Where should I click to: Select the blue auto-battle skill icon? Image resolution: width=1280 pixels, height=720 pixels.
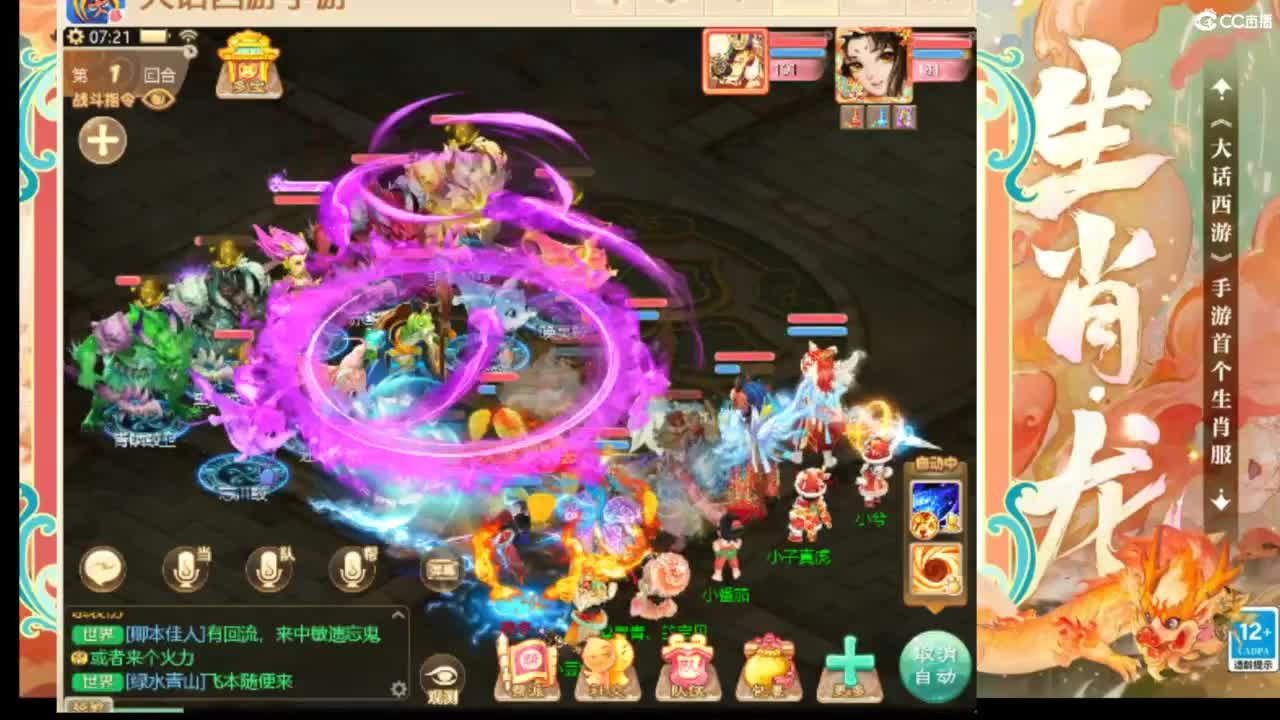[x=934, y=505]
